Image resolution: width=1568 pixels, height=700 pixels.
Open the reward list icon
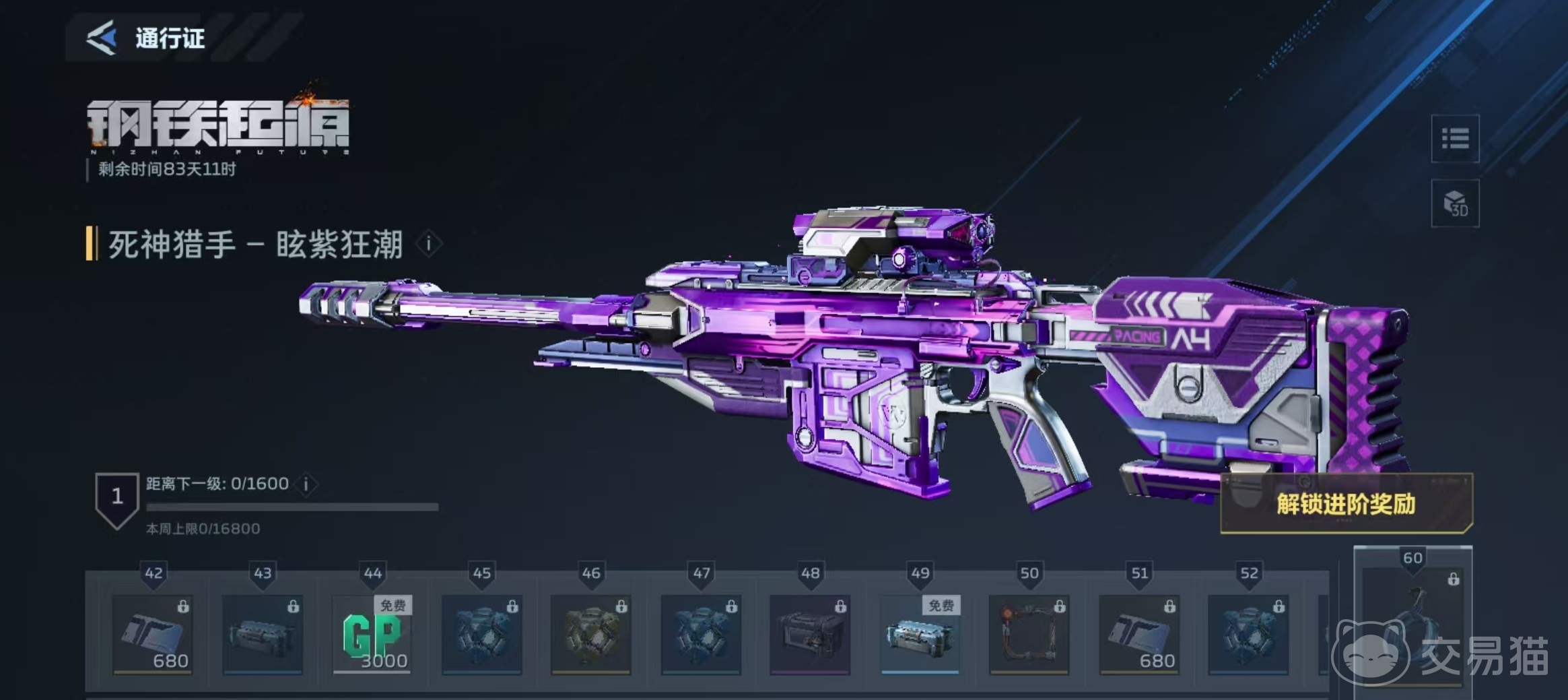point(1454,139)
